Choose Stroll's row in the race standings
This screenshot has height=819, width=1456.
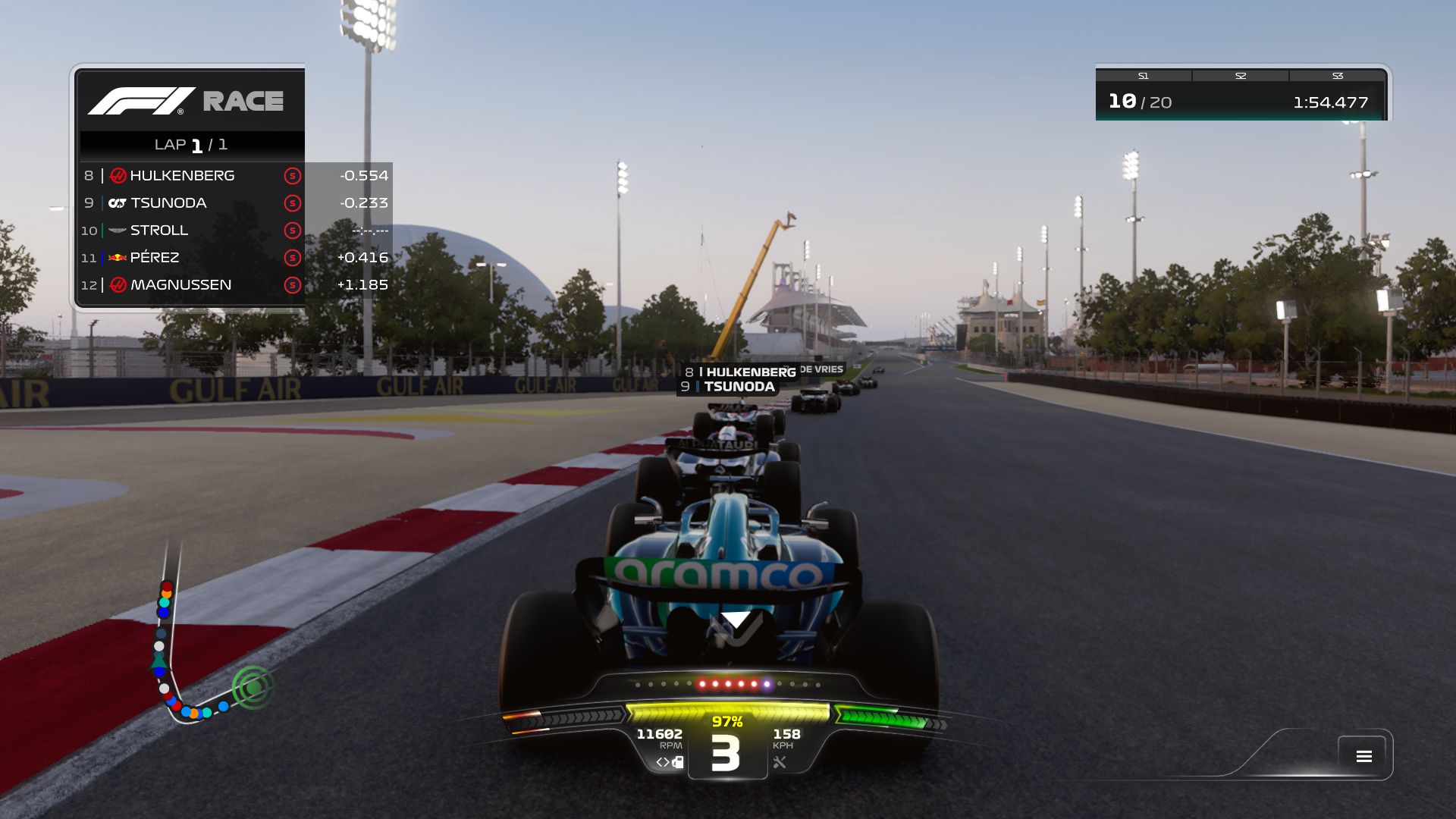click(x=235, y=231)
